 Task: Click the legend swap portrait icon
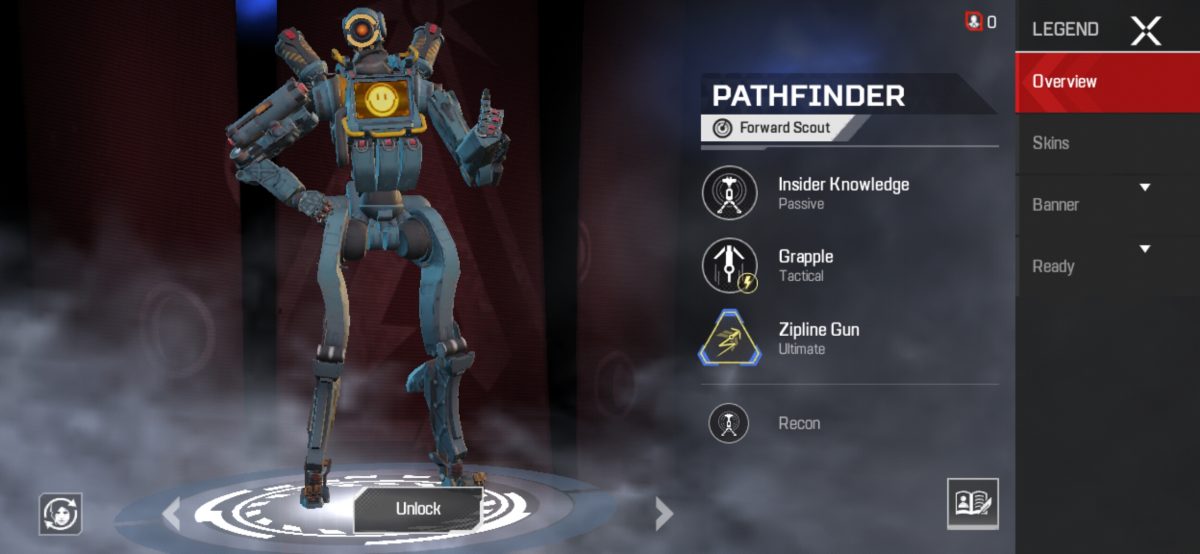(60, 514)
